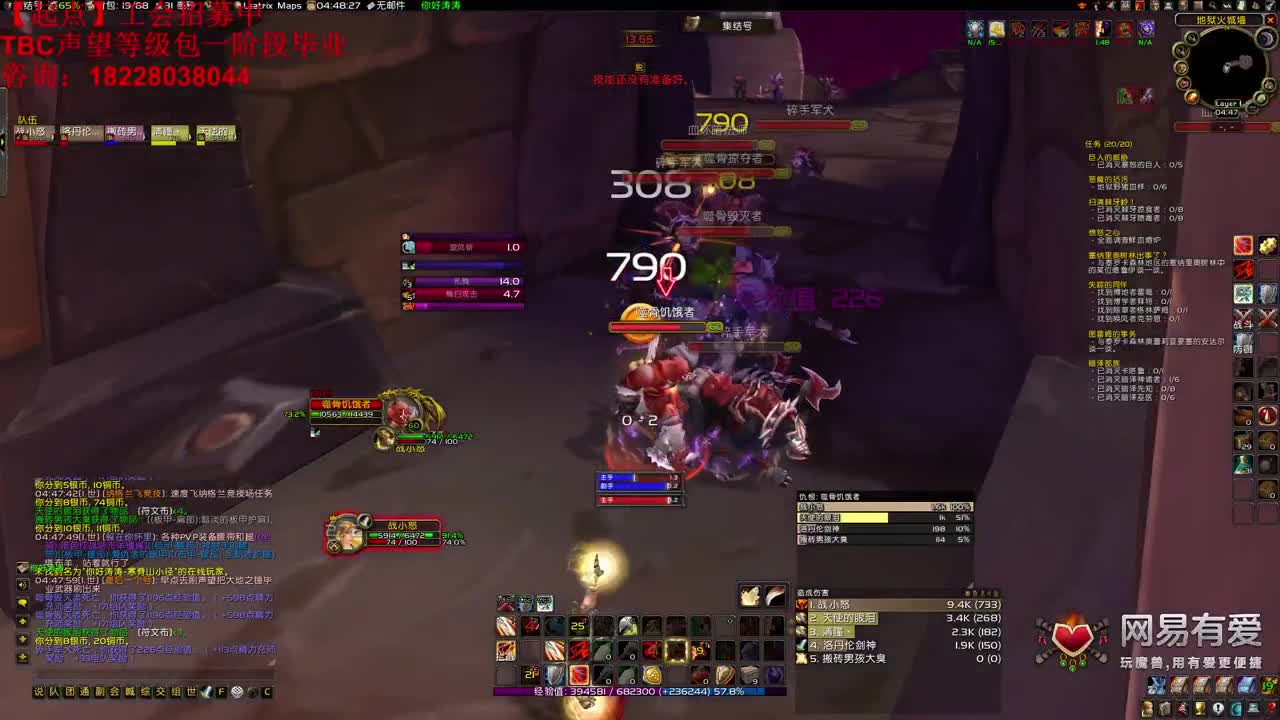Viewport: 1280px width, 720px height.
Task: Open the world map globe micro menu icon
Action: click(x=1237, y=709)
